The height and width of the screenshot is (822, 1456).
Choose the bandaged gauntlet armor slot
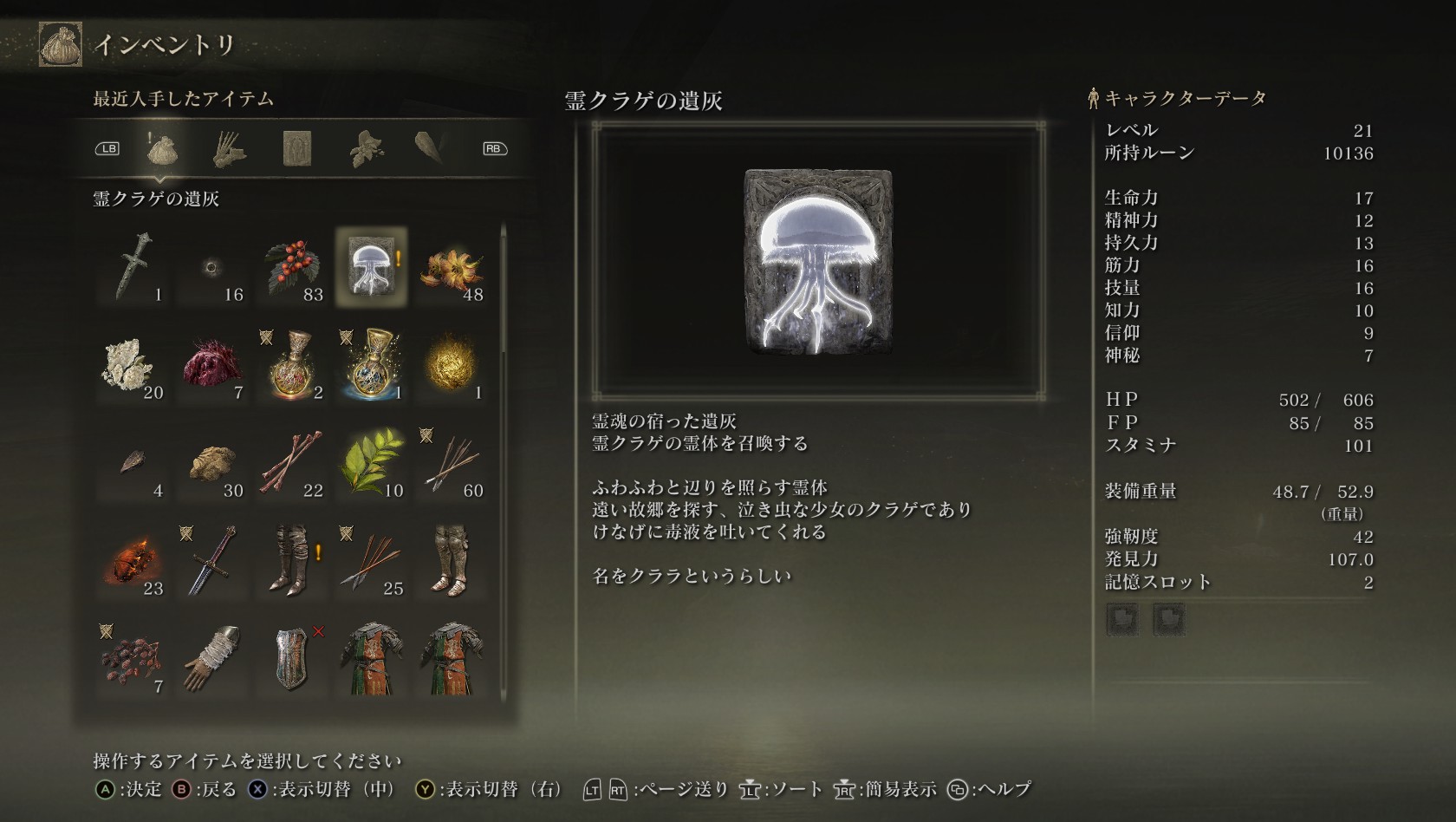pyautogui.click(x=212, y=659)
